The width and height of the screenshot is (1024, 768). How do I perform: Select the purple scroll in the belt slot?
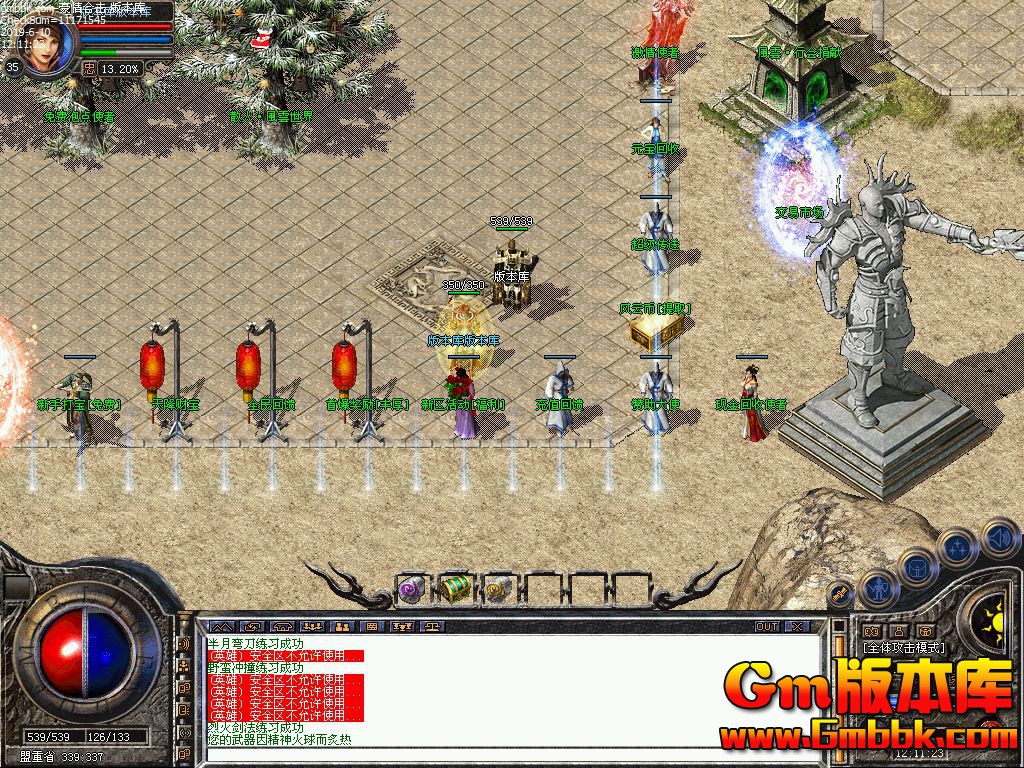[x=412, y=590]
